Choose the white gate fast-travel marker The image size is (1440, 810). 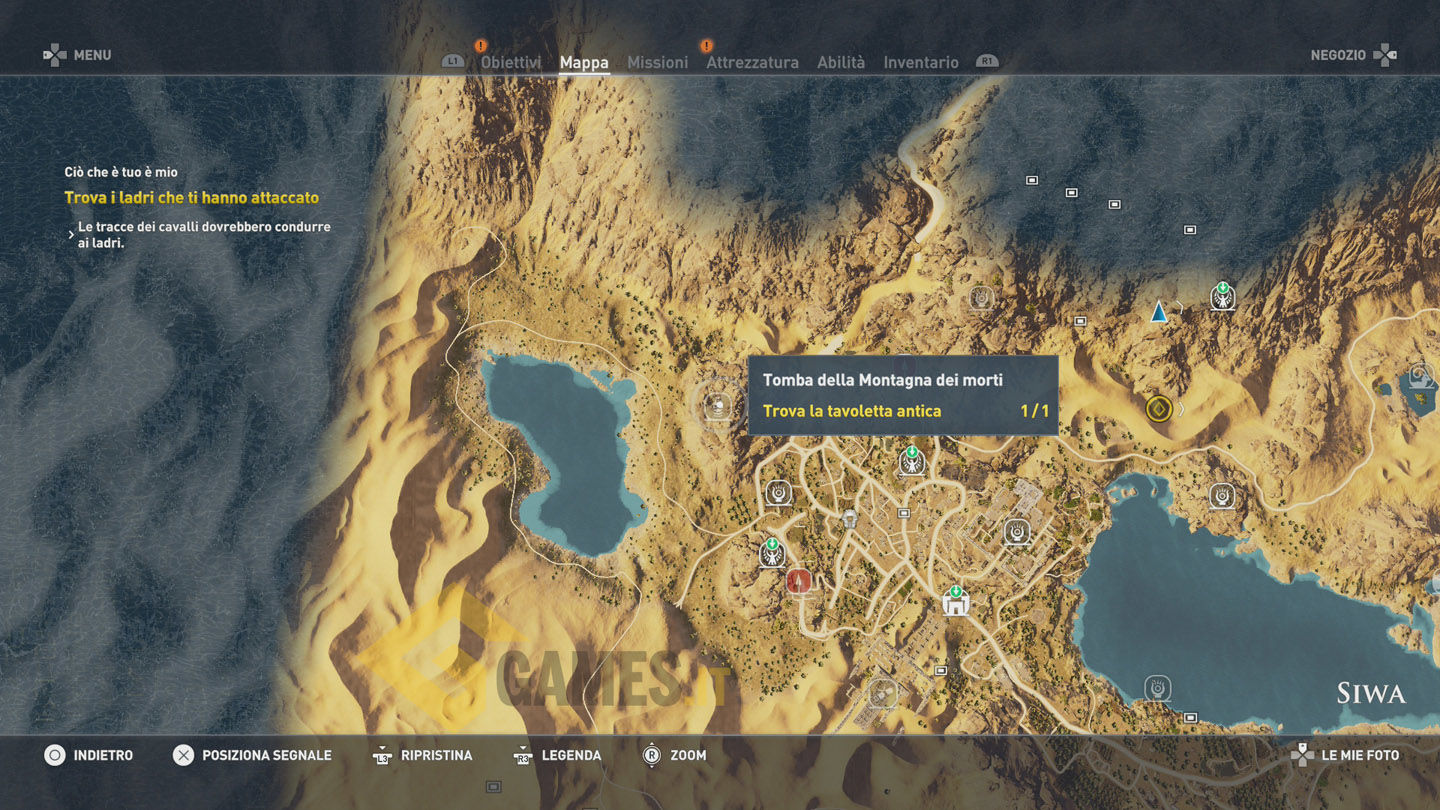pos(956,603)
